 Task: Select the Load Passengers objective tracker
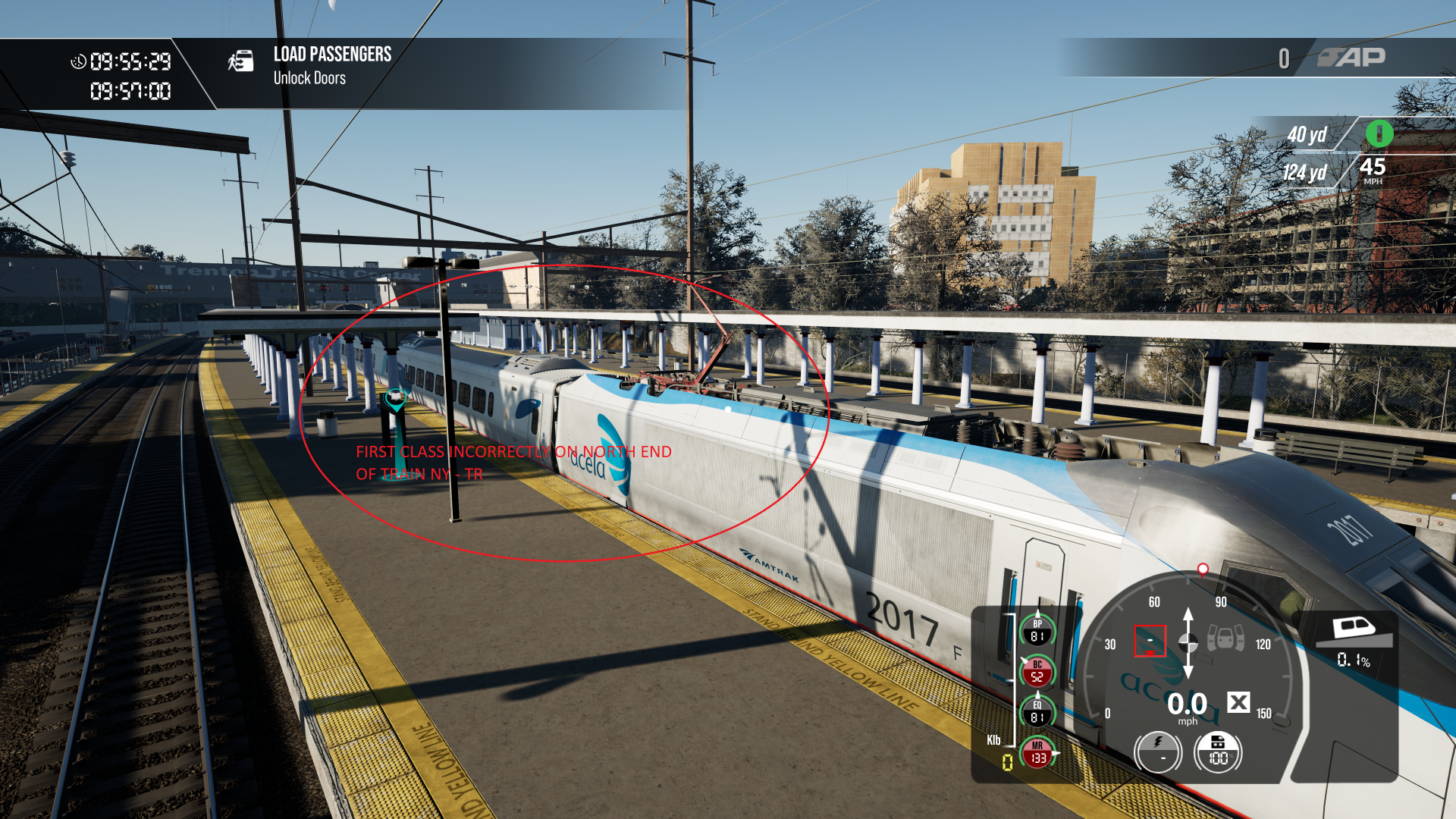coord(332,65)
